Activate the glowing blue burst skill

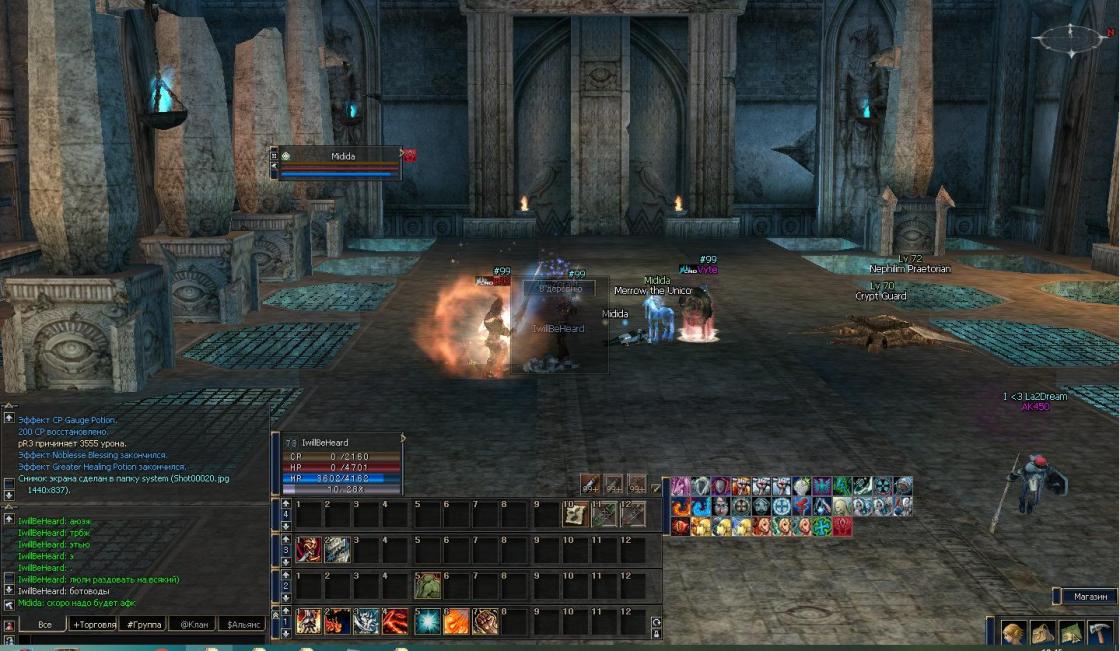pyautogui.click(x=427, y=621)
